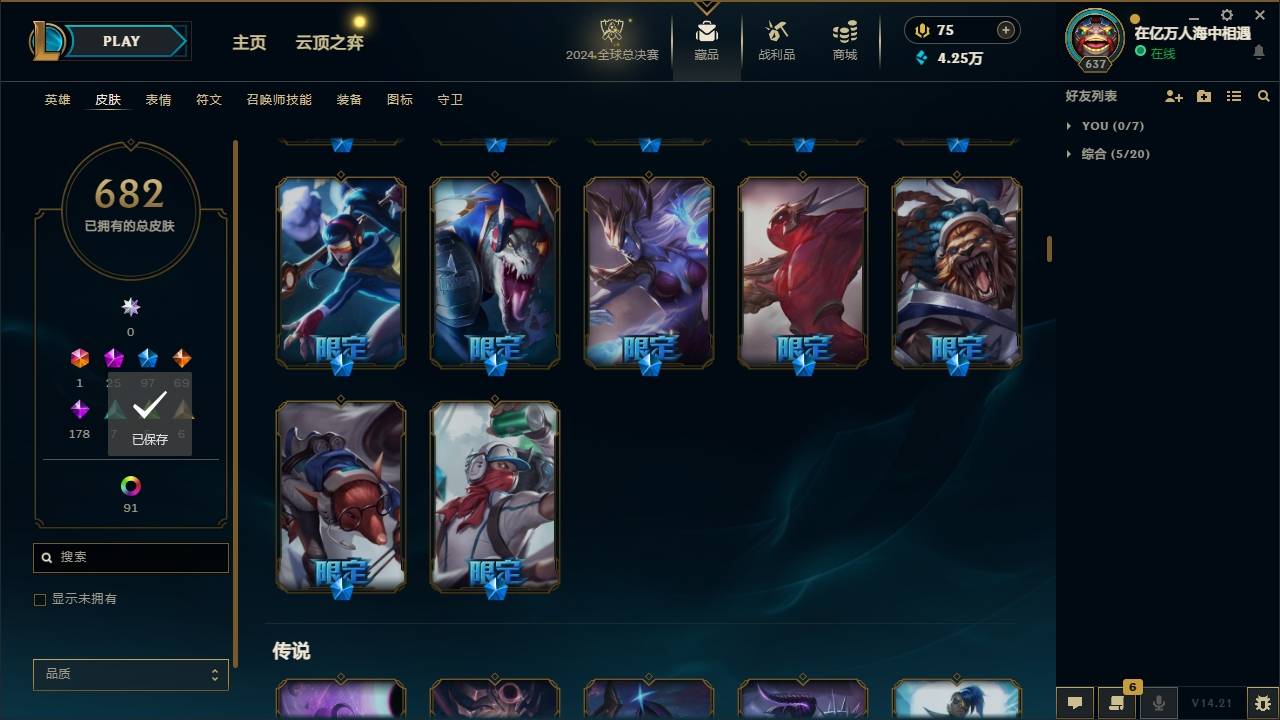
Task: Click the add friend icon
Action: point(1174,96)
